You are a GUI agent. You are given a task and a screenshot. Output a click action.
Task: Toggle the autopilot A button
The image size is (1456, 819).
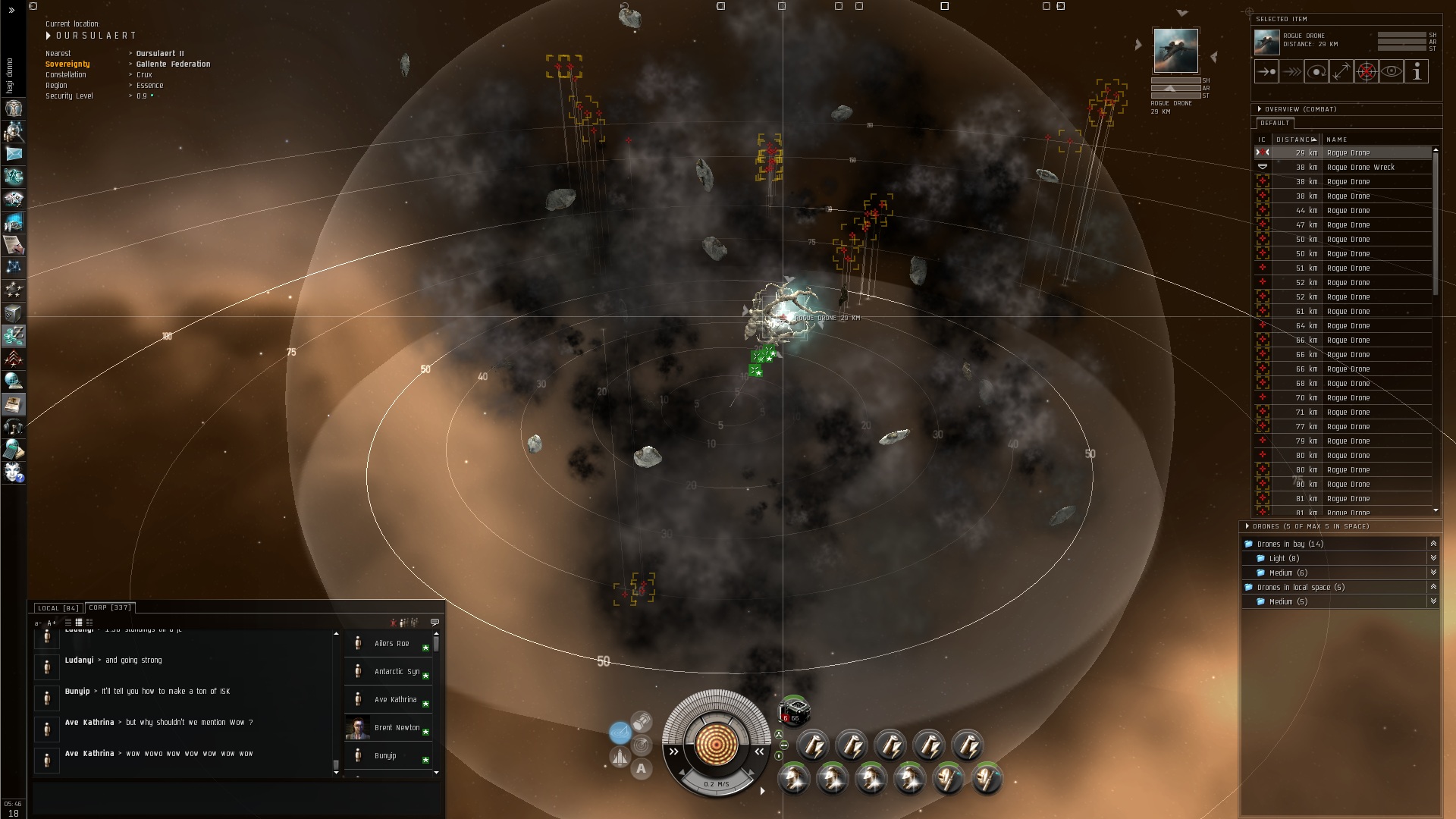point(642,769)
